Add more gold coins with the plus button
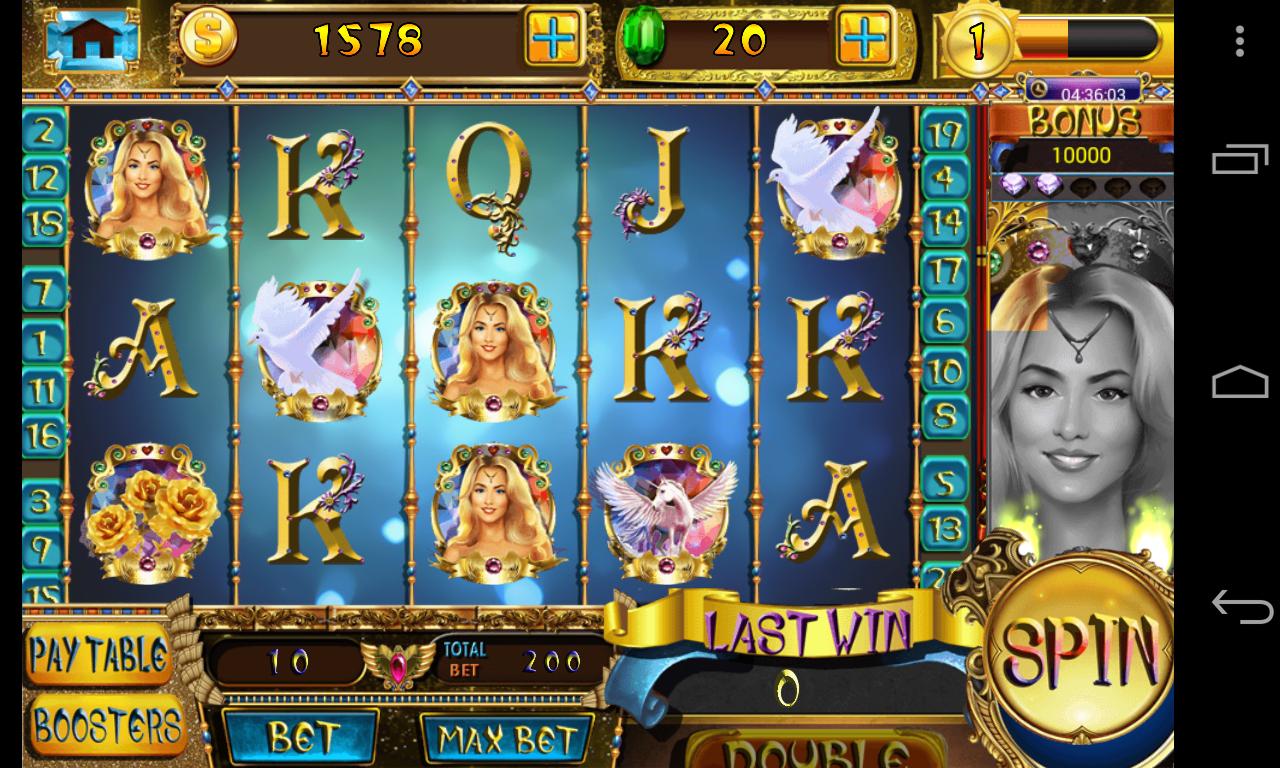This screenshot has height=768, width=1280. pyautogui.click(x=553, y=40)
